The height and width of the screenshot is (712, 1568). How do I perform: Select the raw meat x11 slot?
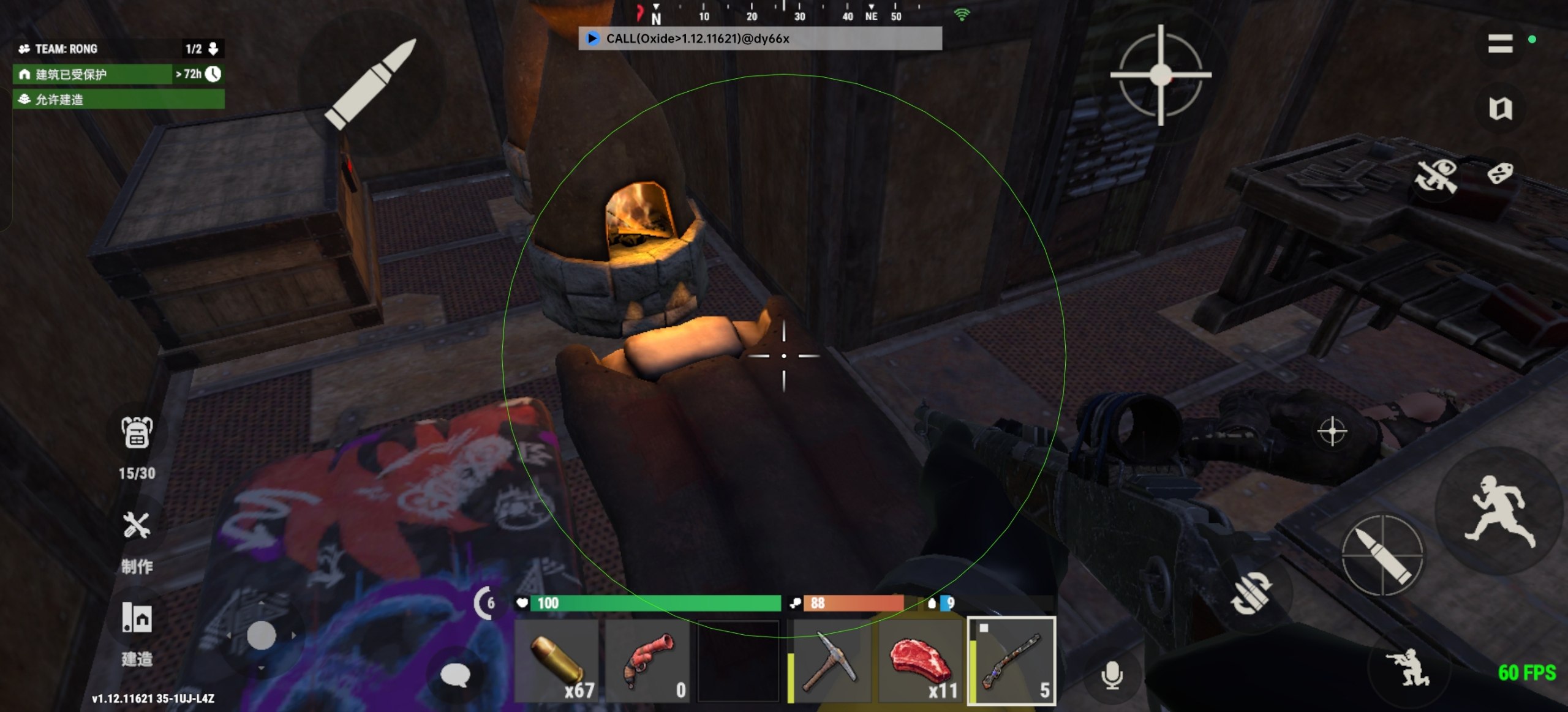click(921, 661)
